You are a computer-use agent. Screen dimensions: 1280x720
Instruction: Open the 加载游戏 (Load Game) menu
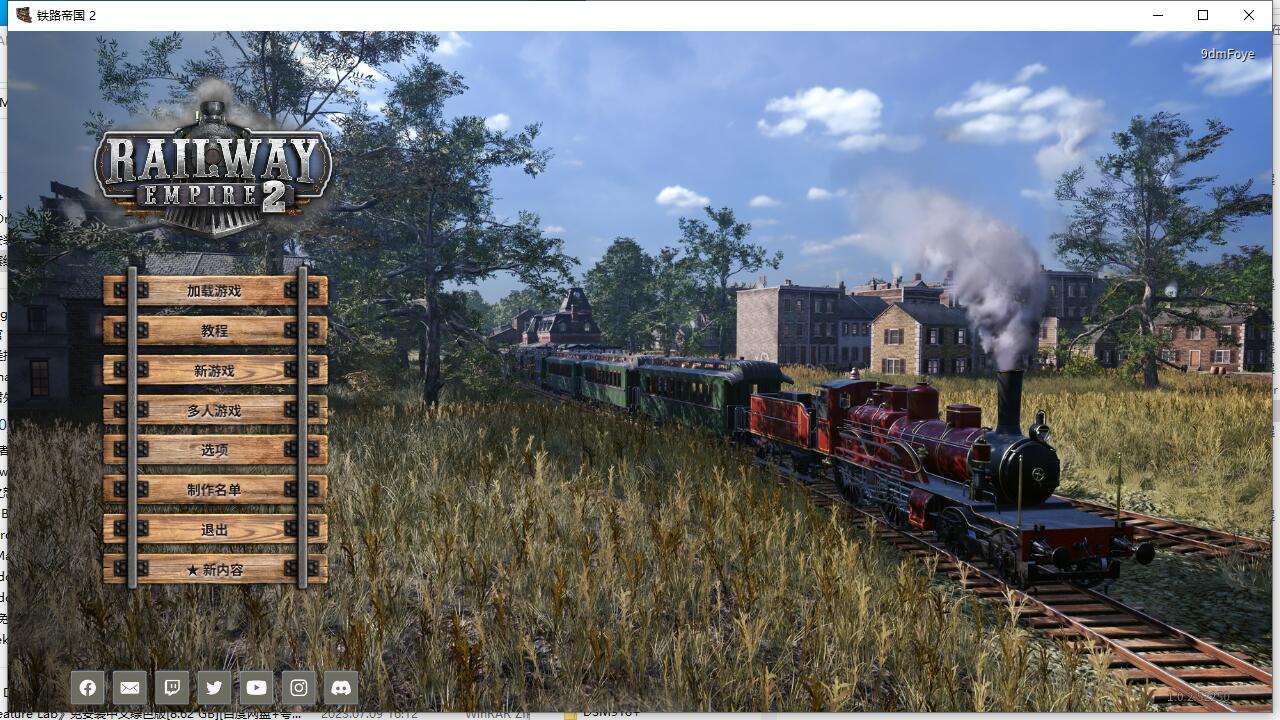[215, 291]
